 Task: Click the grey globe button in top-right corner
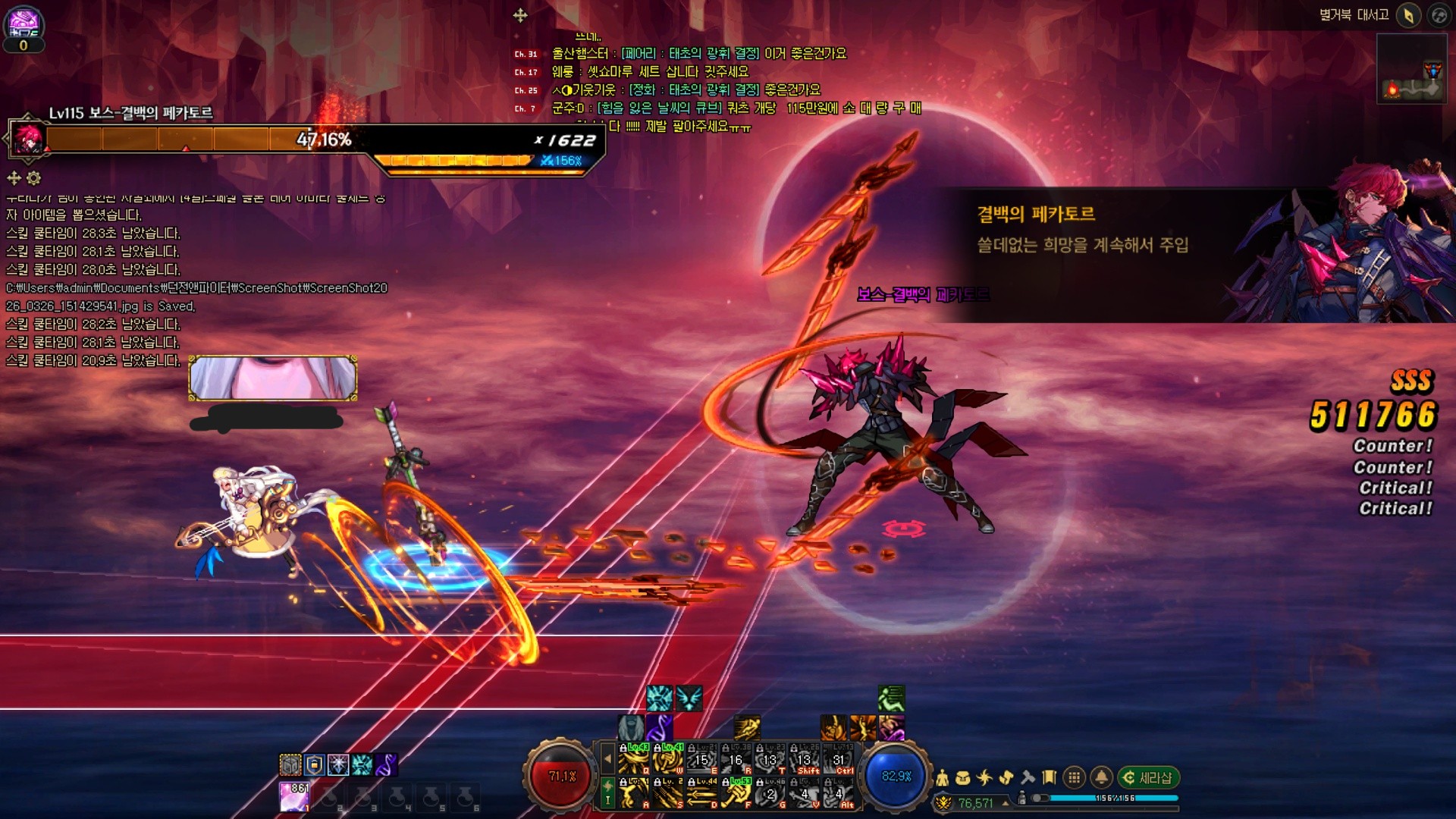click(1439, 15)
